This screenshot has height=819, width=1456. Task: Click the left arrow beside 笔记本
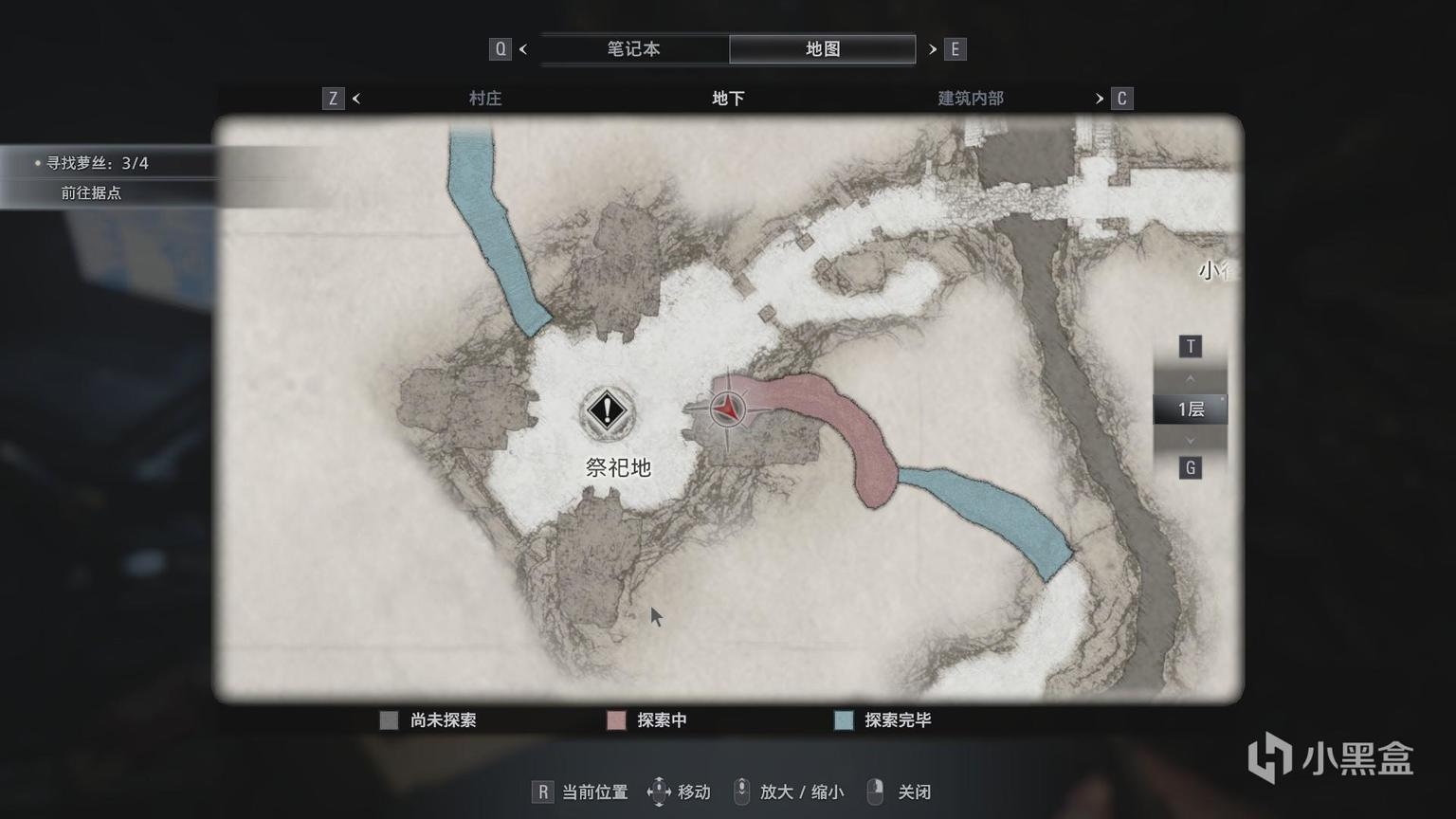[x=523, y=49]
